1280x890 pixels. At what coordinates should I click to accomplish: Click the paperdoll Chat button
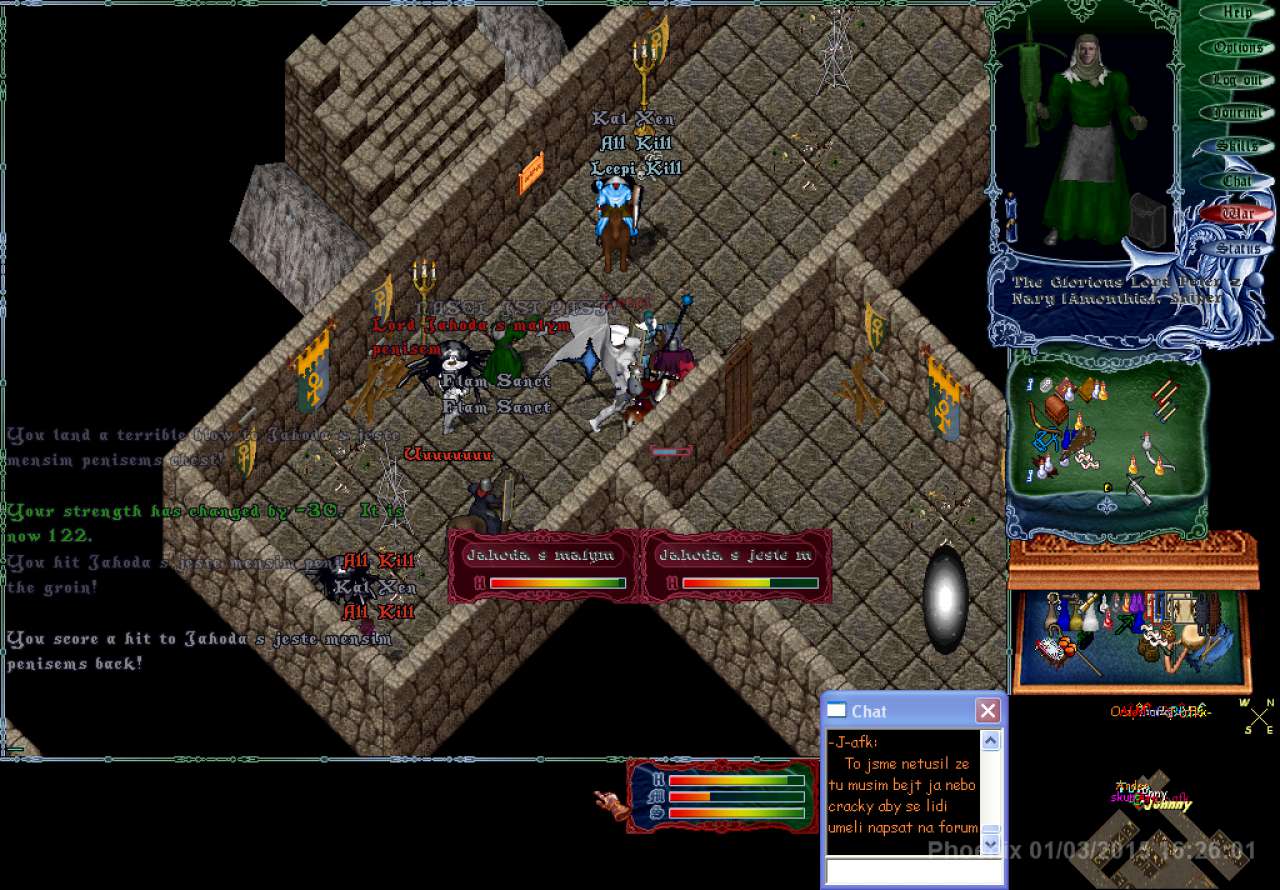point(1237,181)
